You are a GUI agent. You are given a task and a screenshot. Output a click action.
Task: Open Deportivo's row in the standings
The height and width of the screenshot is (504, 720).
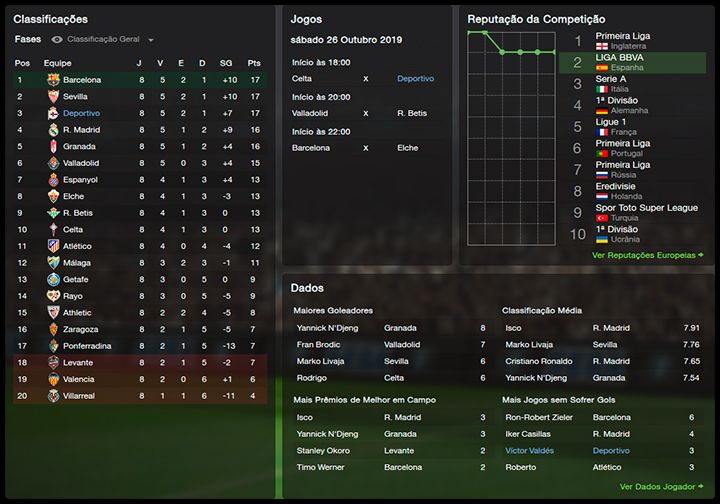pyautogui.click(x=81, y=113)
